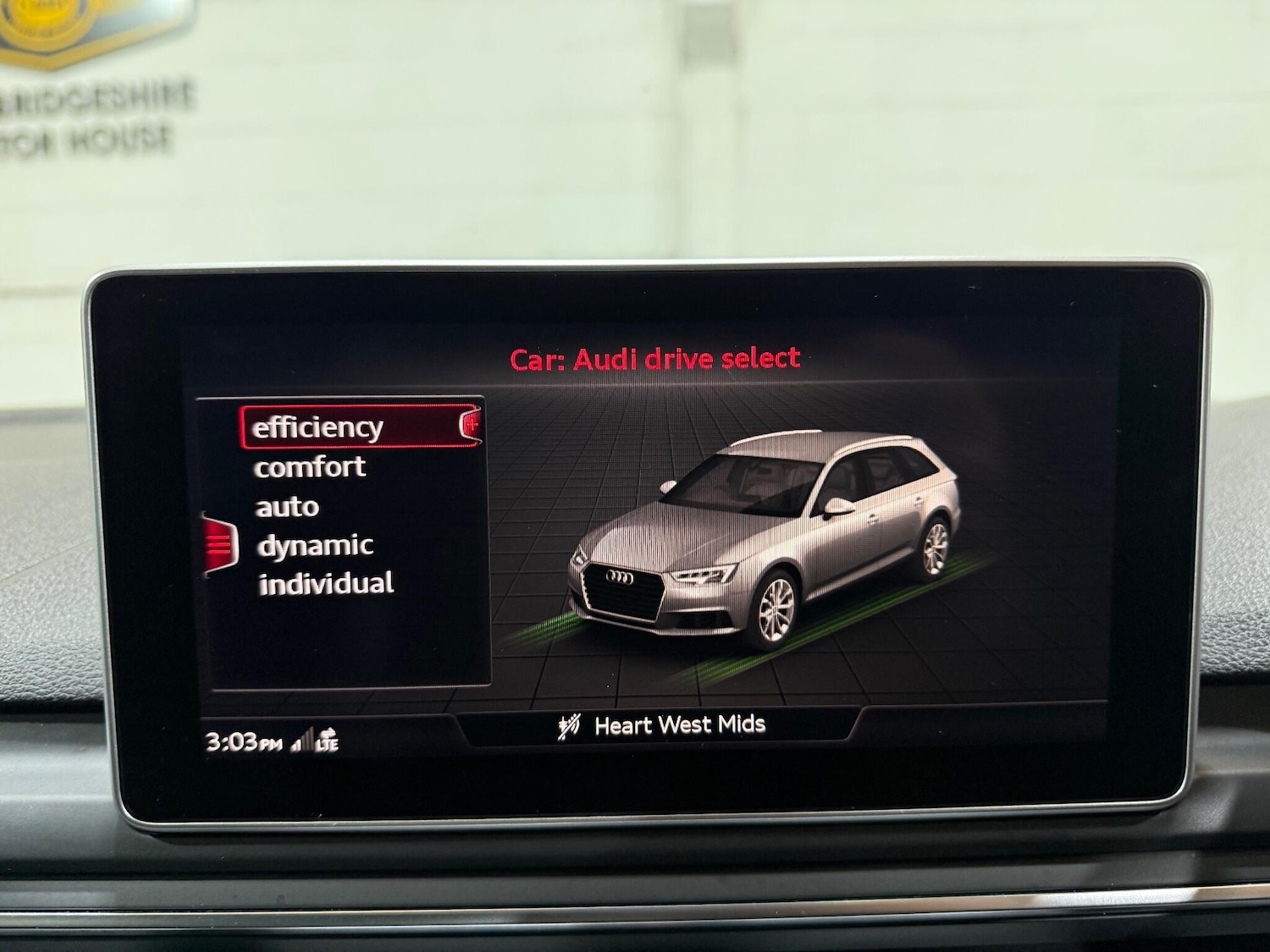The height and width of the screenshot is (952, 1270).
Task: Click the red suspension icon on the list edge
Action: point(219,542)
